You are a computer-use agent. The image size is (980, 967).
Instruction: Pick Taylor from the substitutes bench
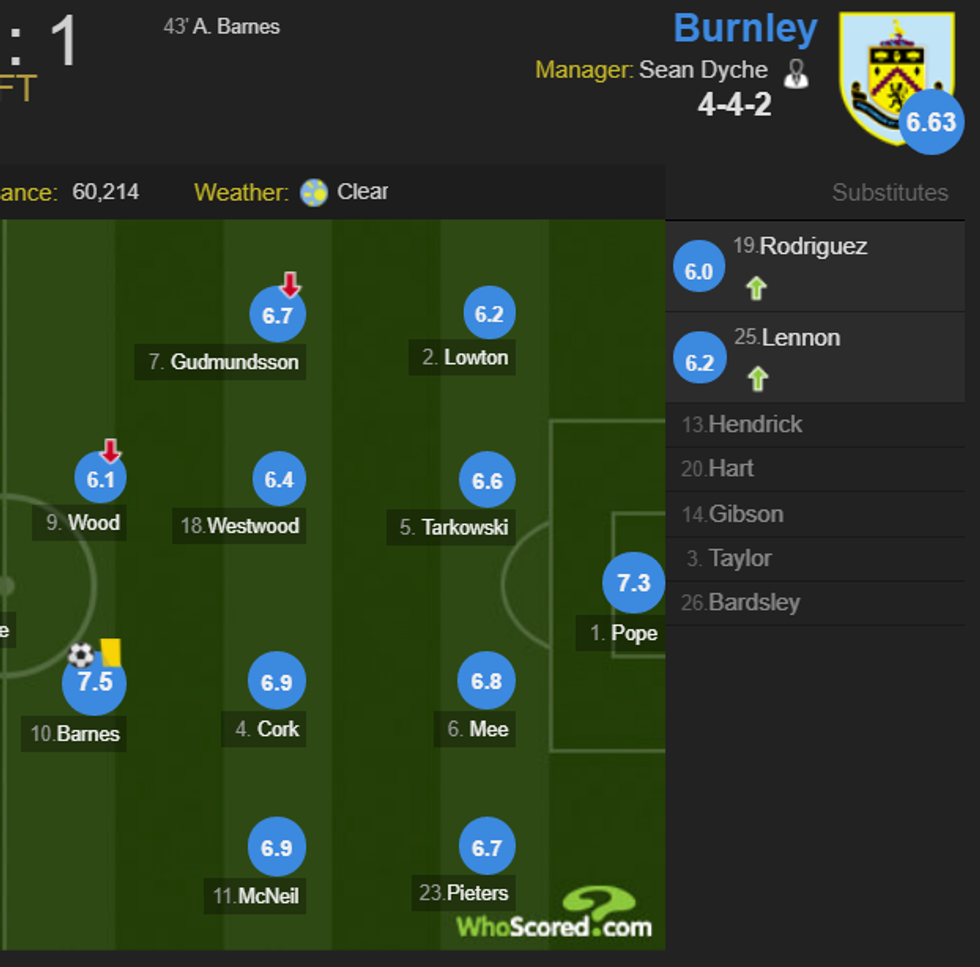pyautogui.click(x=740, y=558)
